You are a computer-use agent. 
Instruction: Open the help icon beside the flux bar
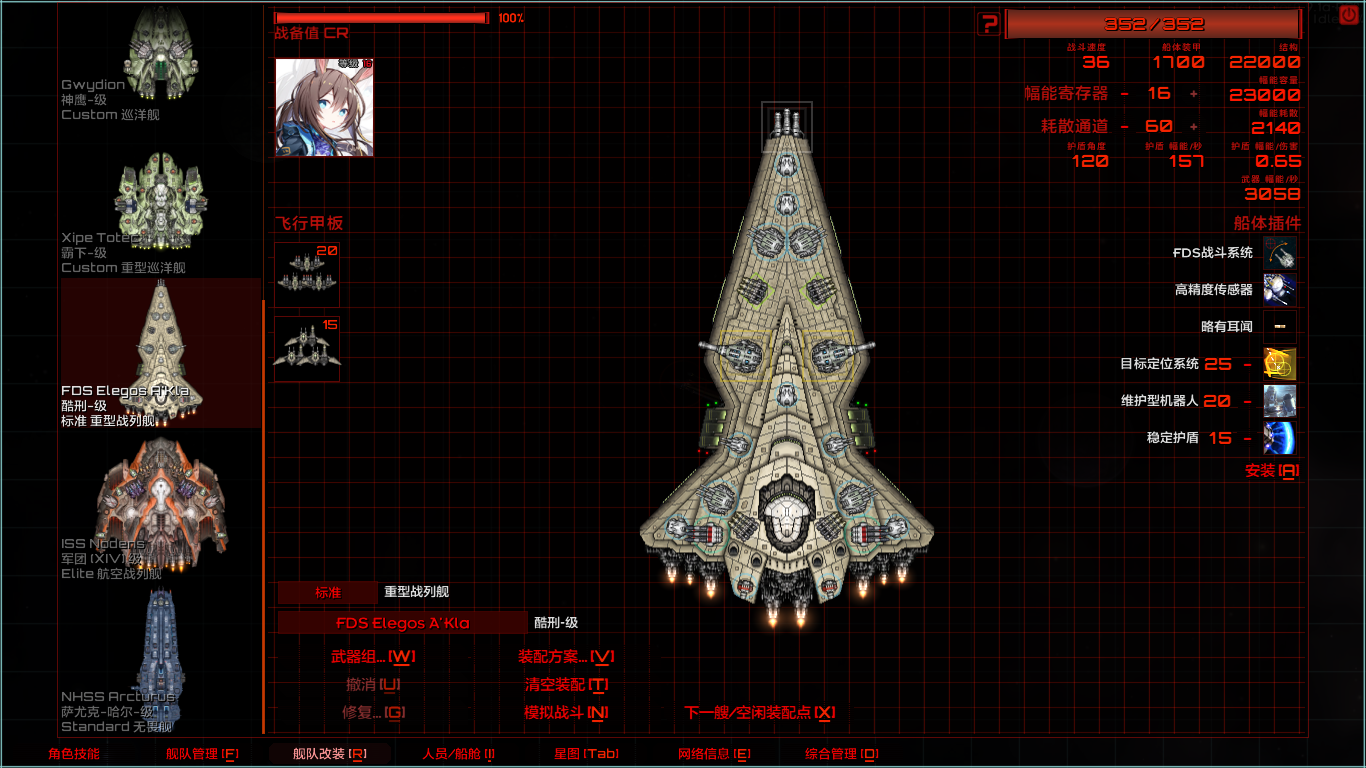990,22
